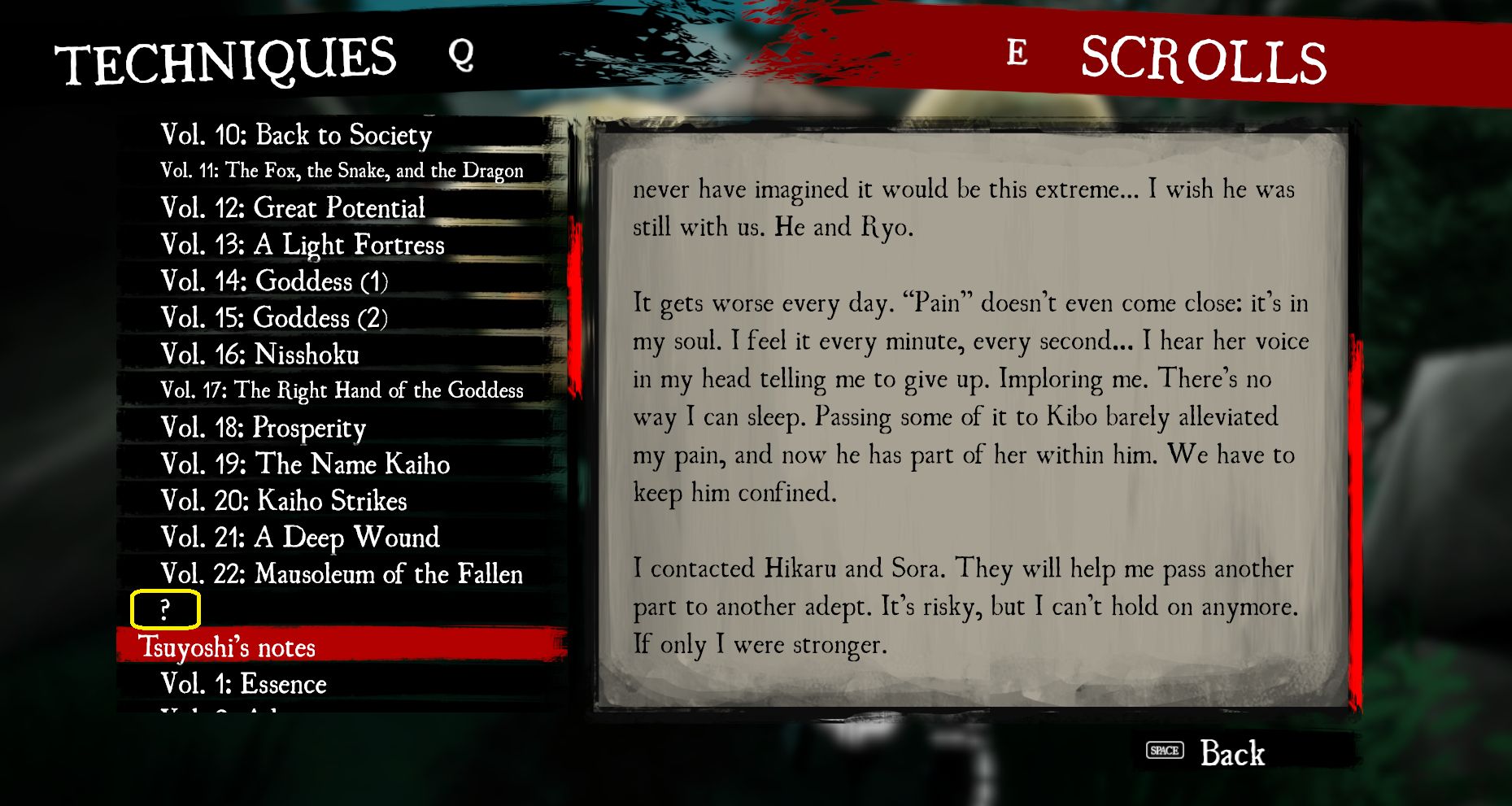The width and height of the screenshot is (1512, 806).
Task: Read Vol. 12: Great Potential
Action: coord(292,208)
